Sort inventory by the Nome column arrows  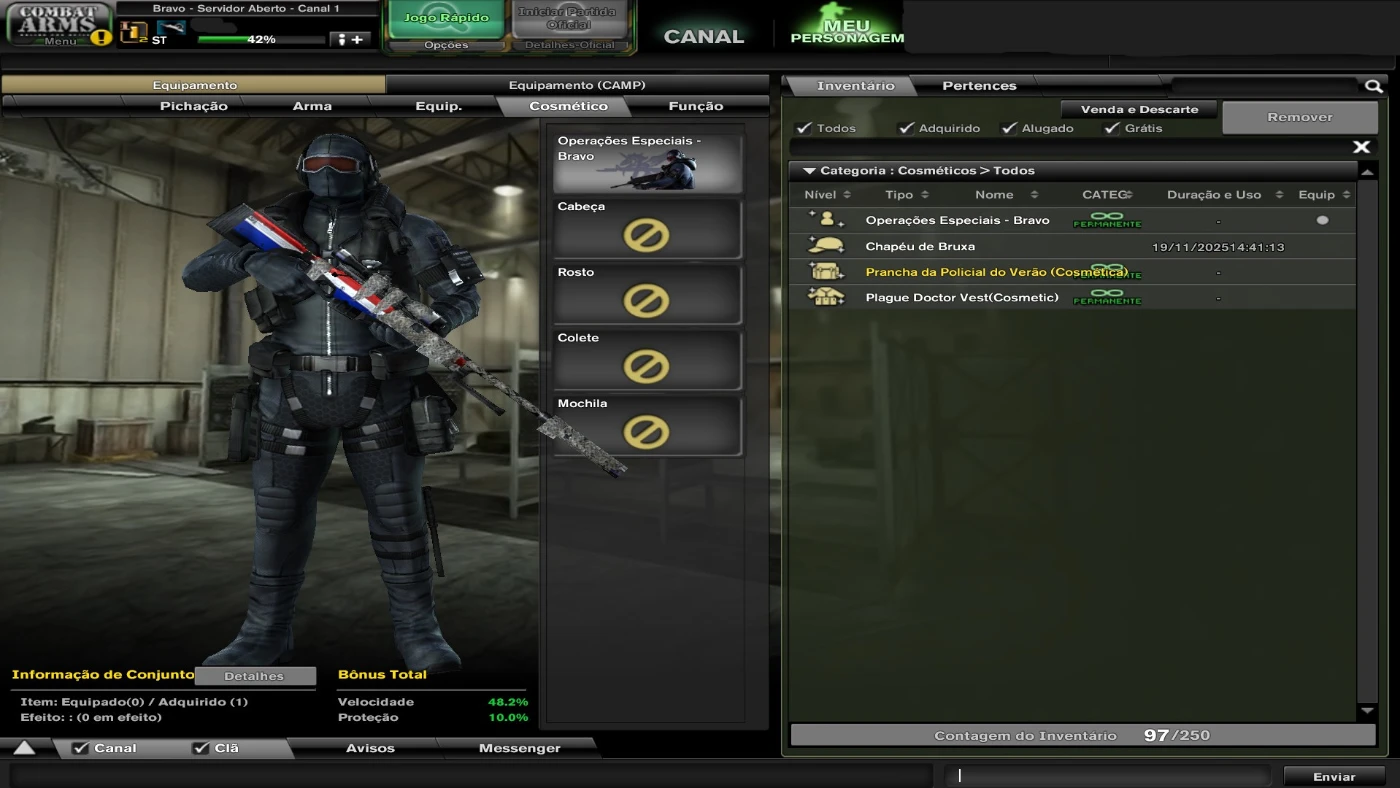pyautogui.click(x=1033, y=194)
